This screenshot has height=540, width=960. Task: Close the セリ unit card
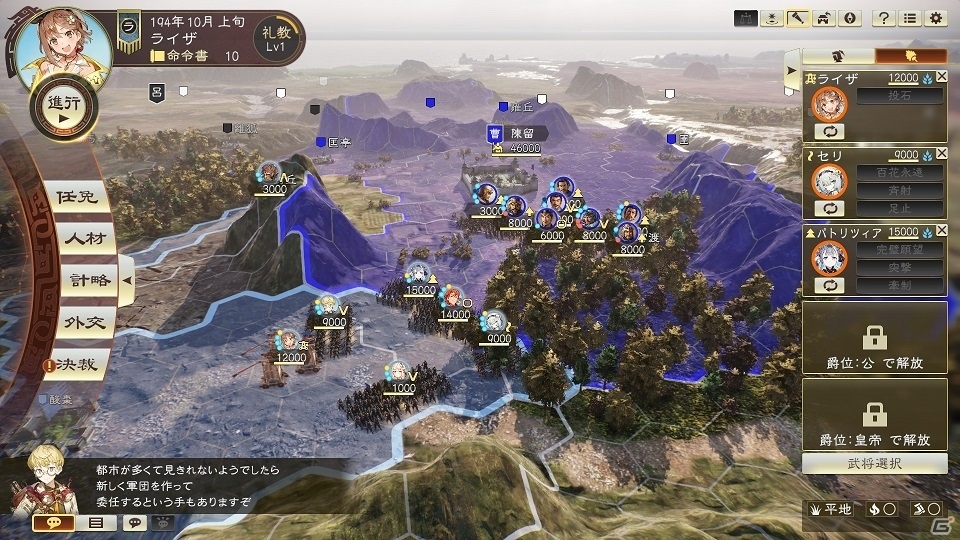tap(941, 155)
